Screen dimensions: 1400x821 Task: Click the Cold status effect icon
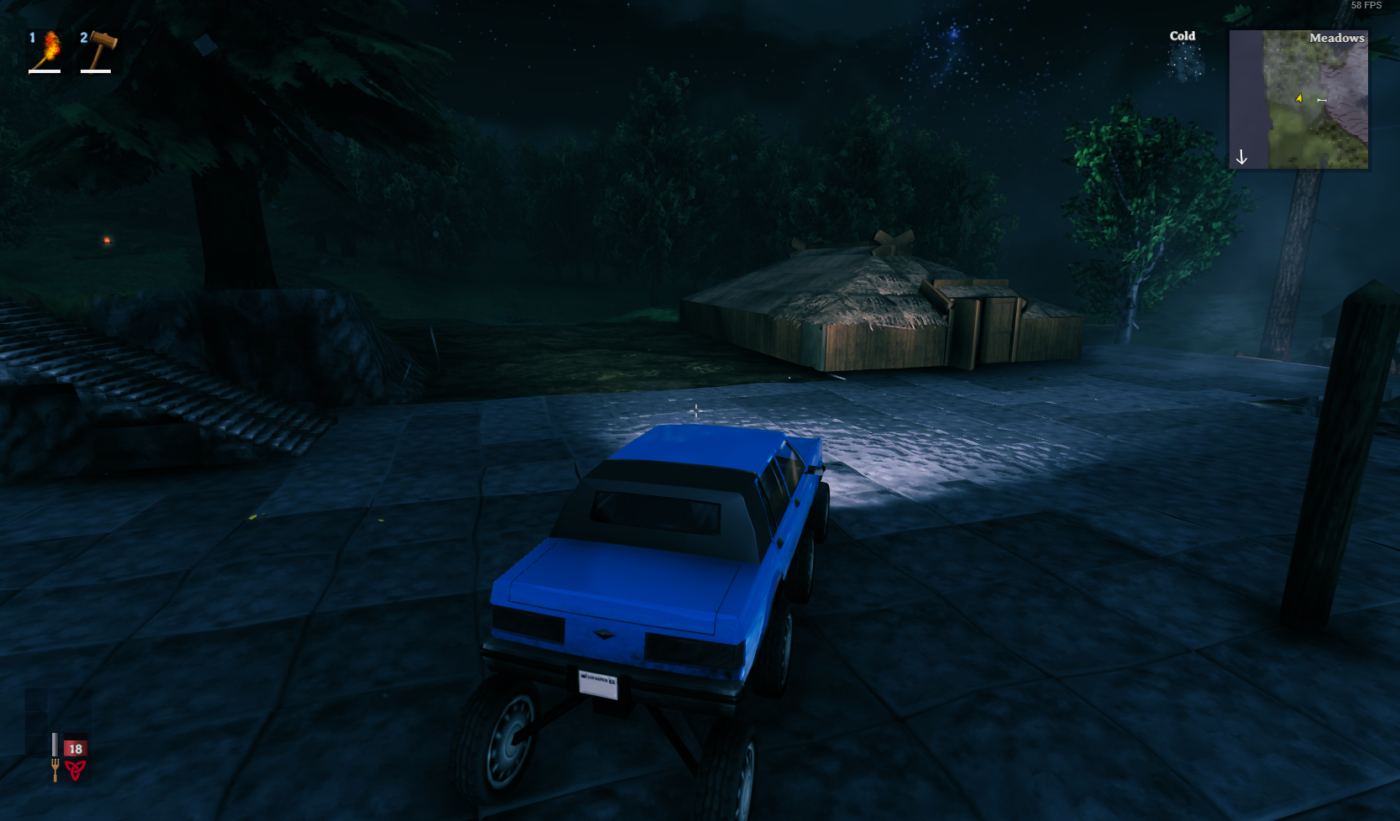click(x=1183, y=60)
